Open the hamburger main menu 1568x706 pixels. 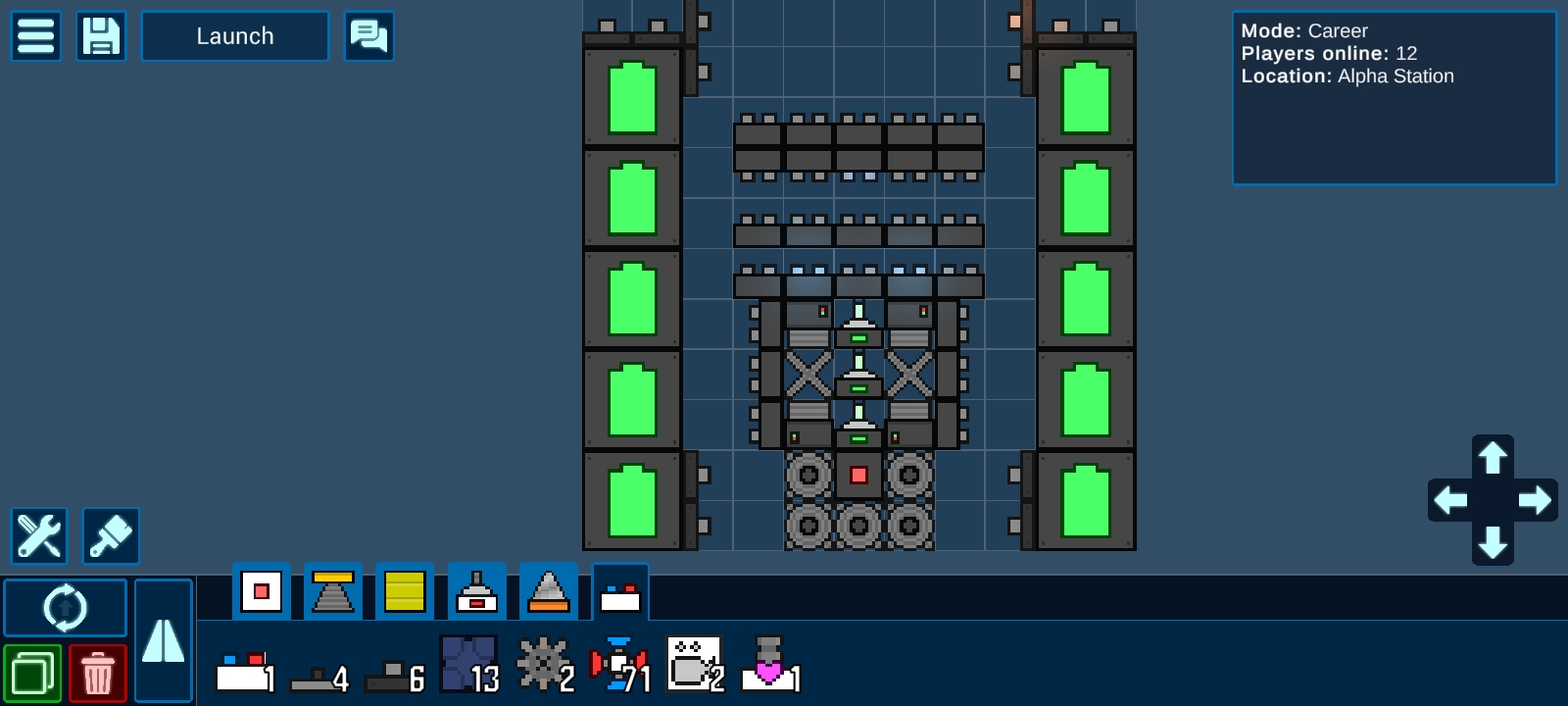point(36,36)
